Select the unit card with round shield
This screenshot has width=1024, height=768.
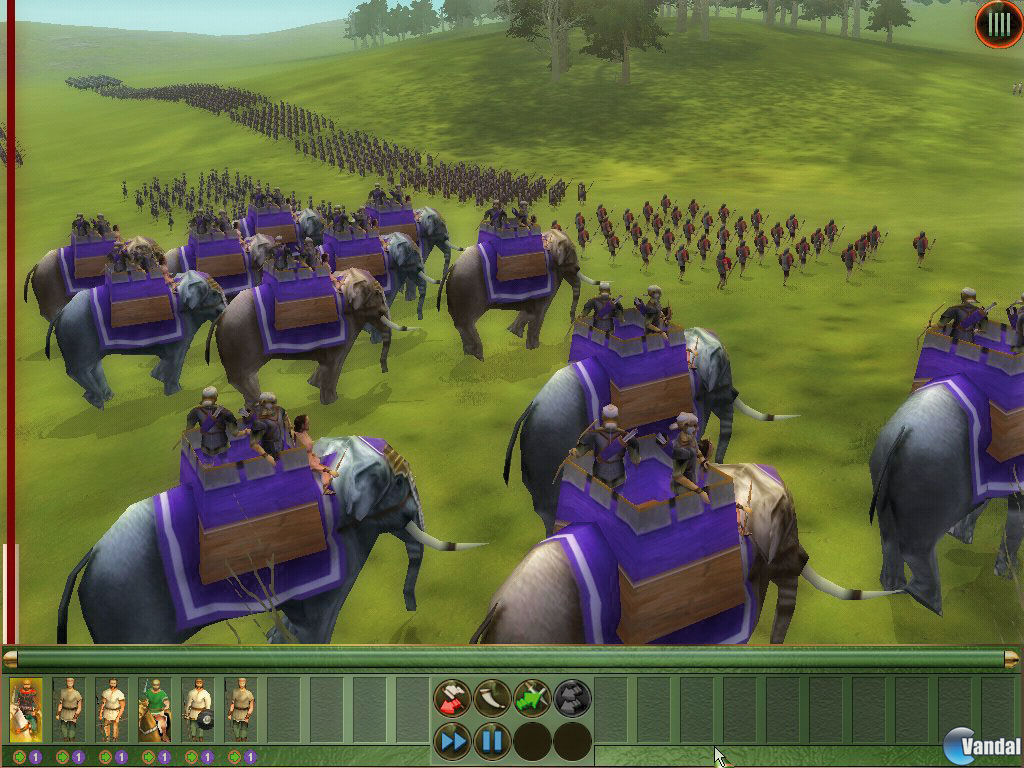pos(197,709)
